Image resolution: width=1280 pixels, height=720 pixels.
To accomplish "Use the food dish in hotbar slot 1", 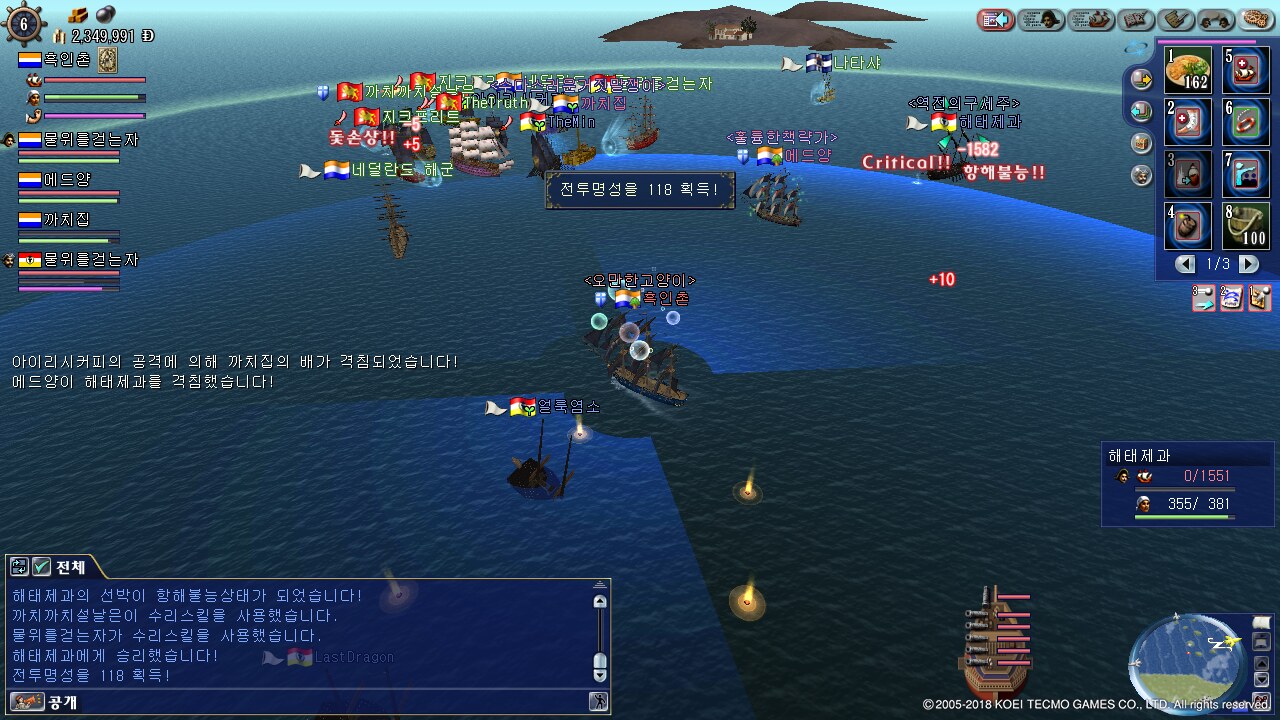I will (1188, 70).
